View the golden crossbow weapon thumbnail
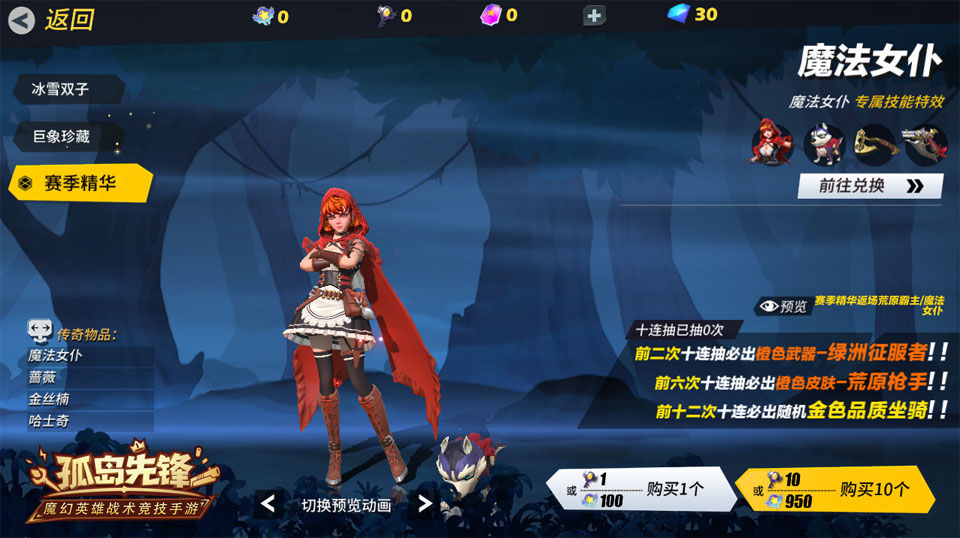960x538 pixels. 875,145
